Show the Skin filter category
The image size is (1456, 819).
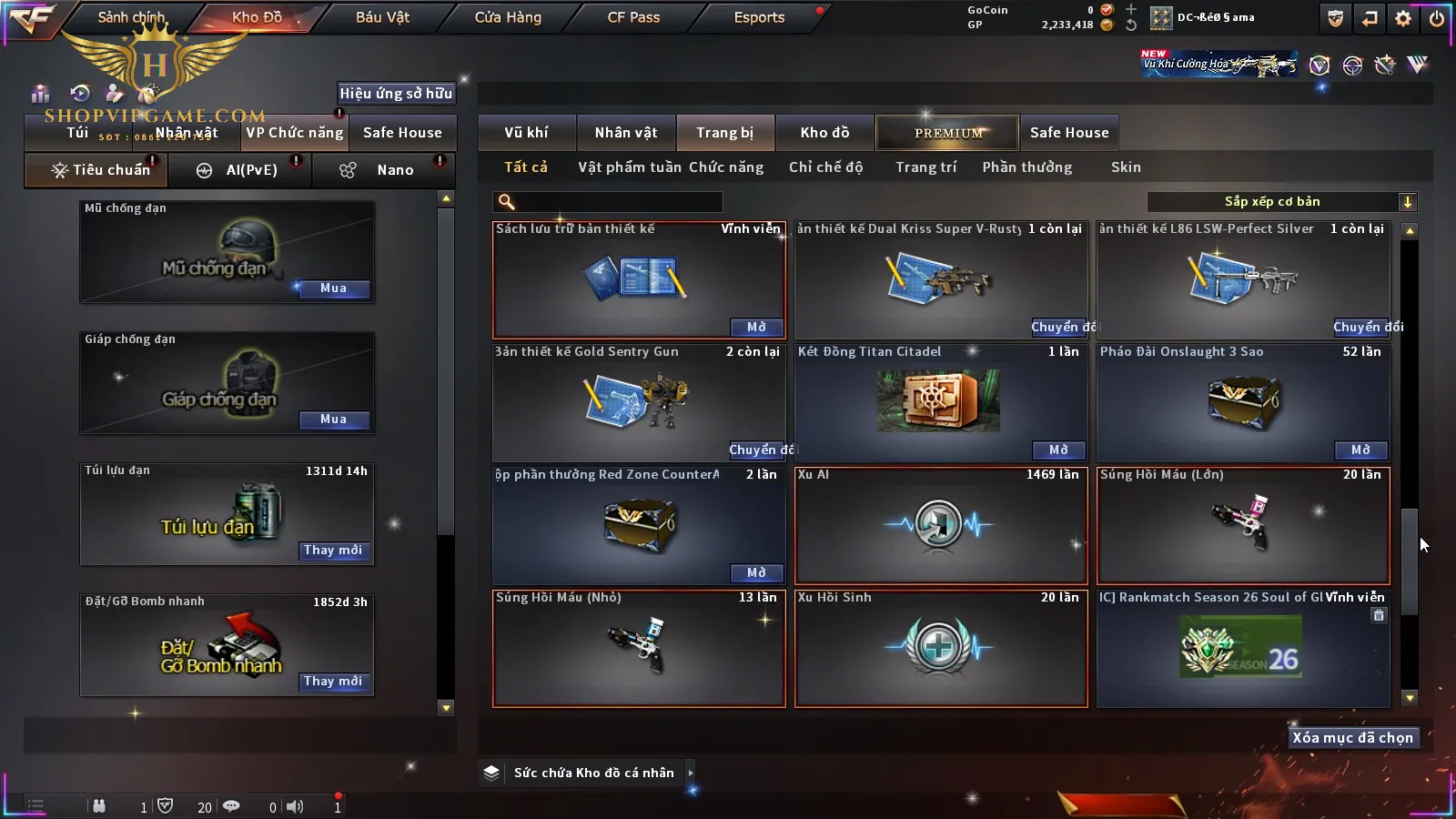pyautogui.click(x=1126, y=167)
